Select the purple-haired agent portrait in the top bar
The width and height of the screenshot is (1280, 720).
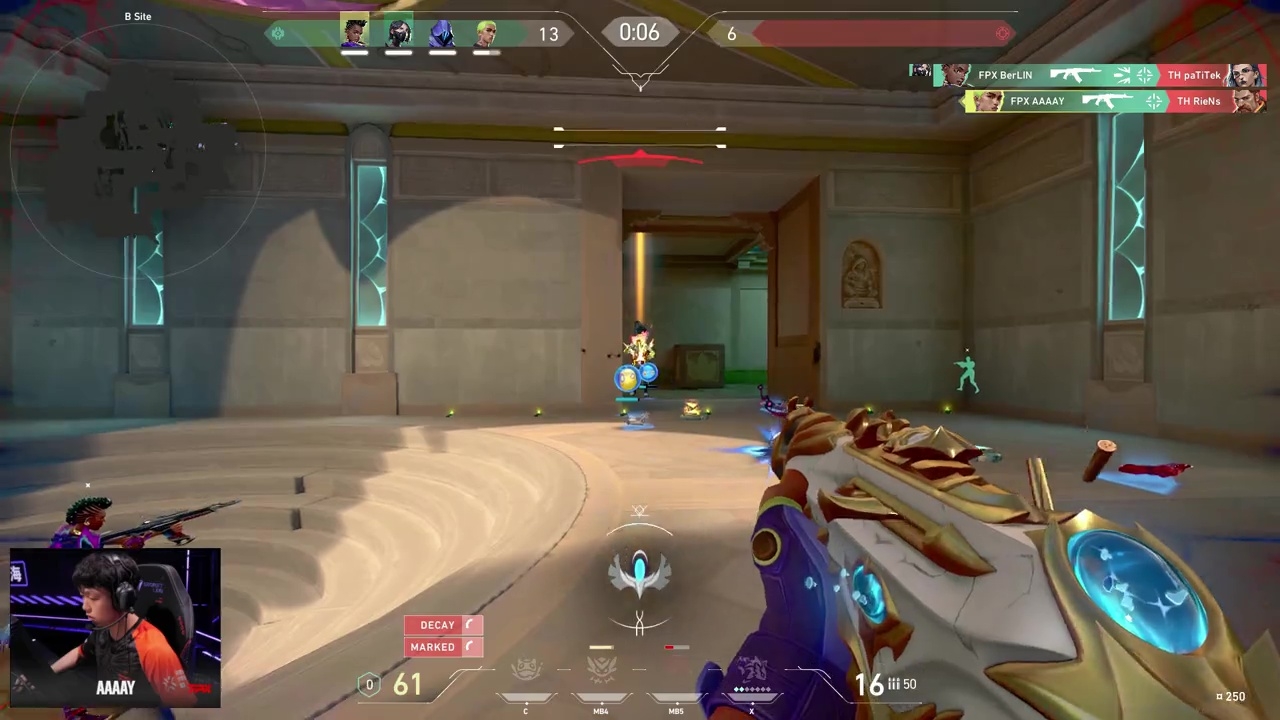pyautogui.click(x=354, y=33)
